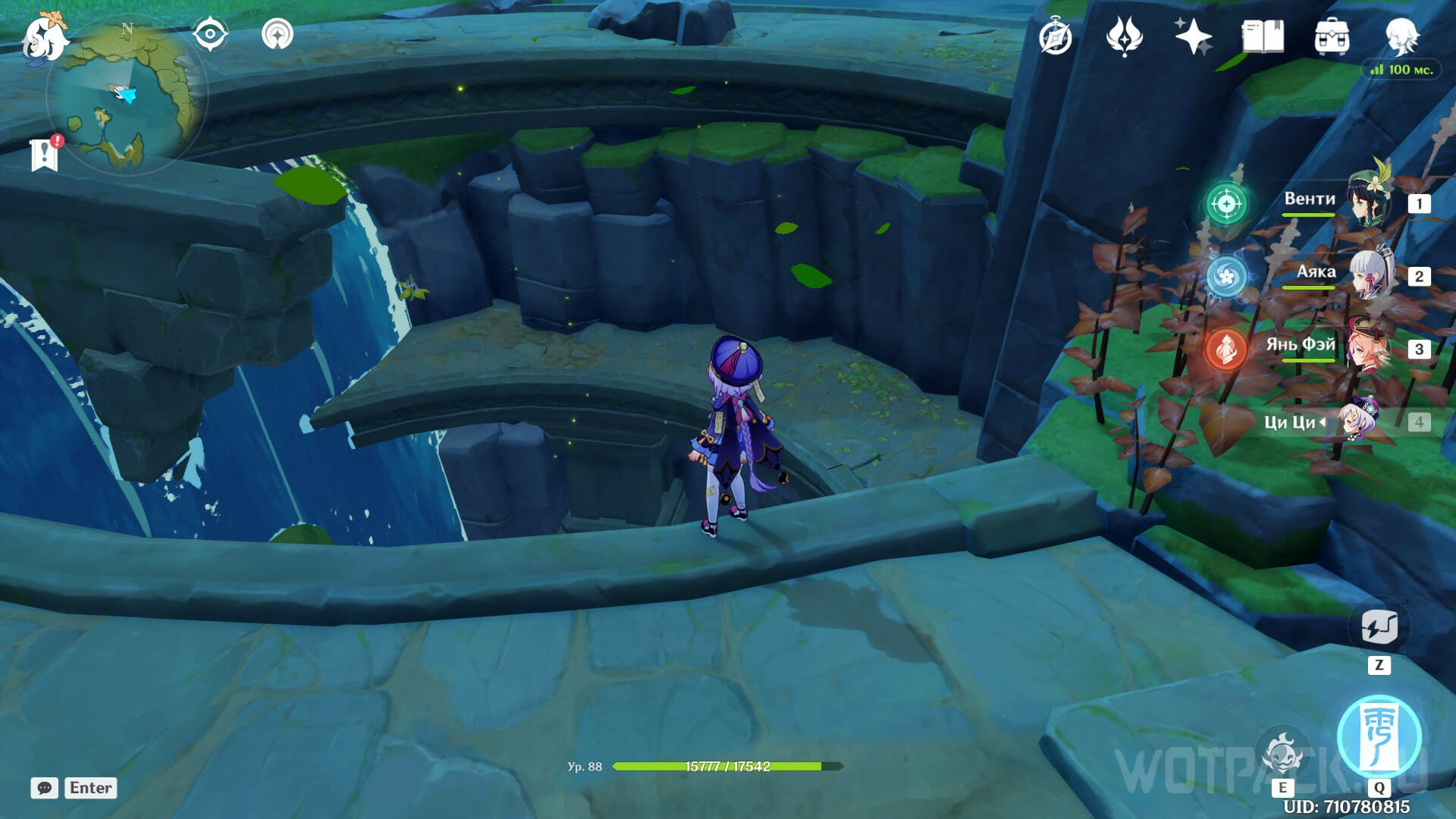Open the Wish star icon
The height and width of the screenshot is (819, 1456).
point(1192,36)
